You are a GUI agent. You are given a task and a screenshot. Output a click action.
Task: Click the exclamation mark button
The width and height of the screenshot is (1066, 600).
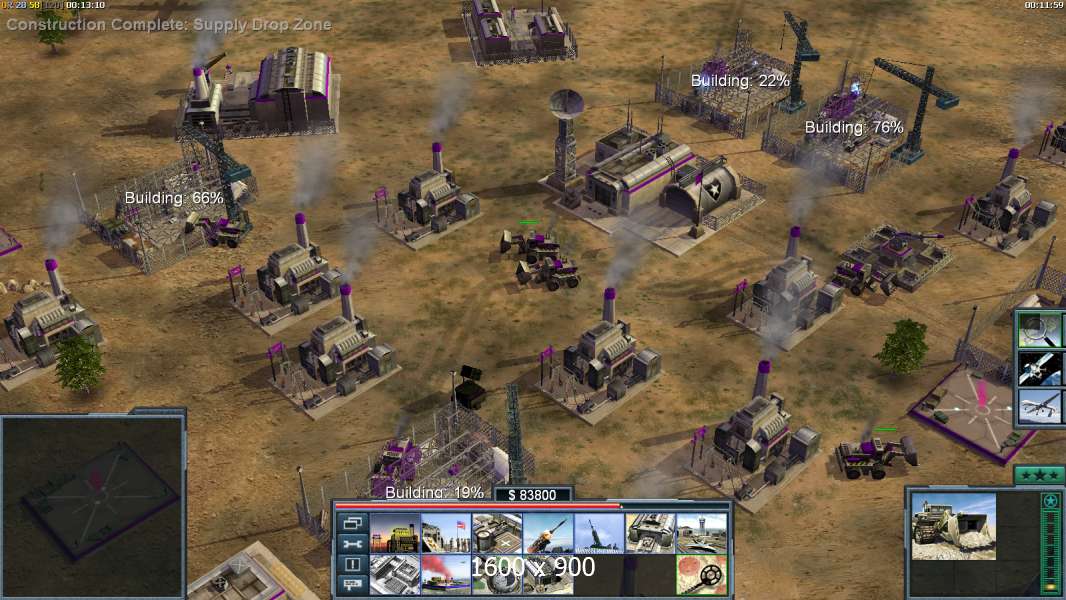pyautogui.click(x=352, y=565)
